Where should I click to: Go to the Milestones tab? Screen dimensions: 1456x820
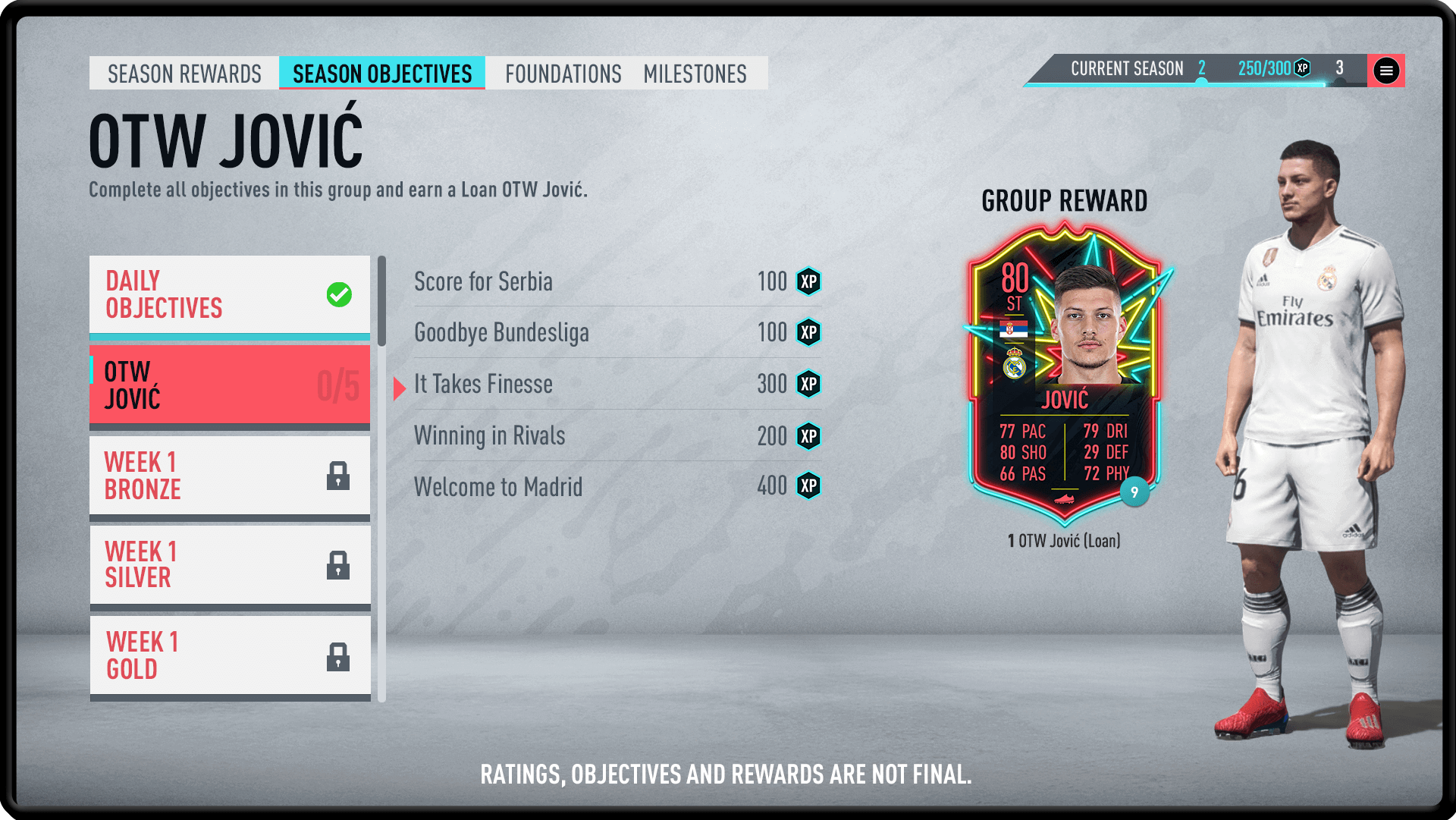(x=695, y=74)
